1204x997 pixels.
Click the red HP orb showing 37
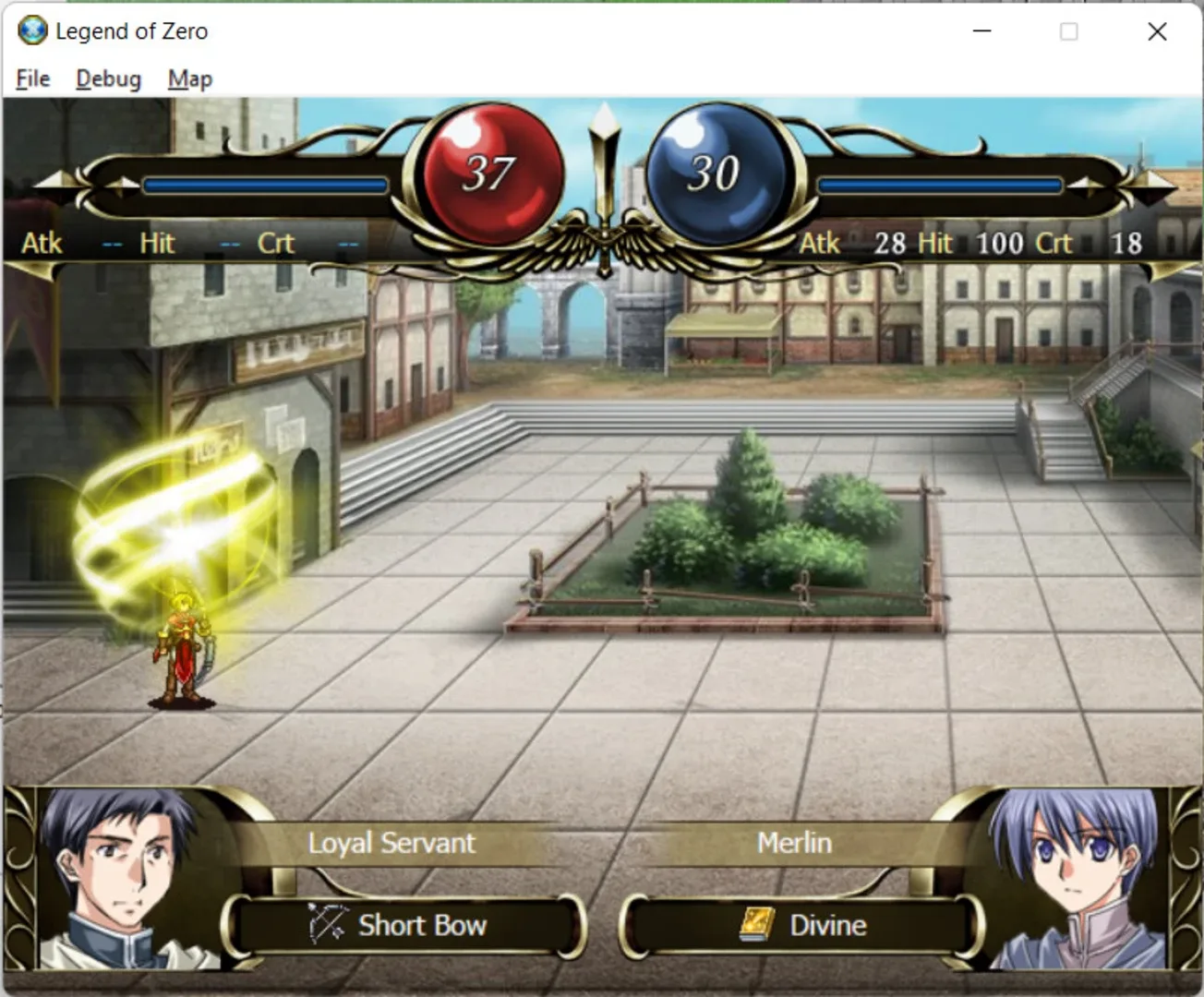point(491,171)
